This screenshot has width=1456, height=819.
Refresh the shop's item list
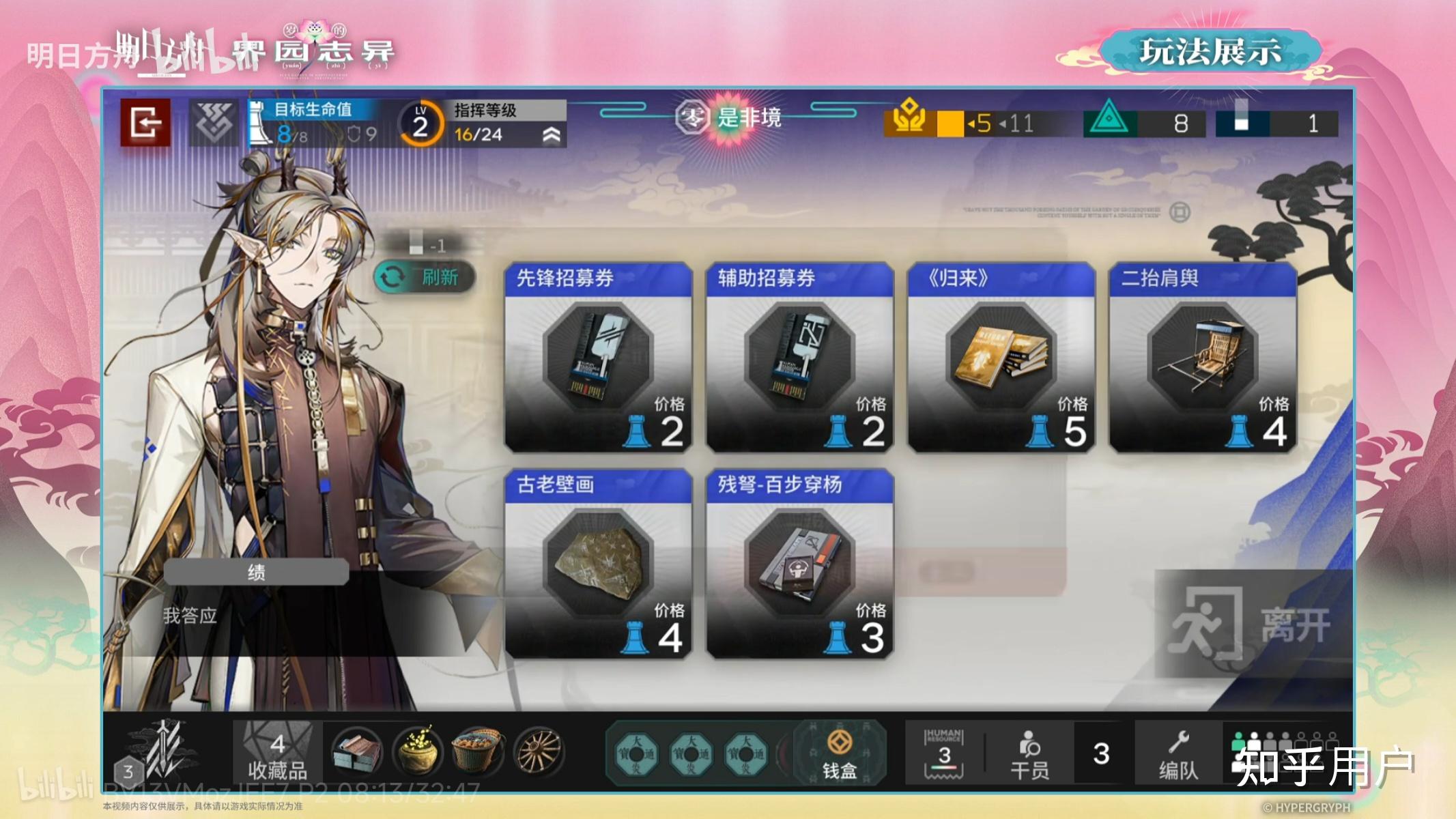click(425, 277)
